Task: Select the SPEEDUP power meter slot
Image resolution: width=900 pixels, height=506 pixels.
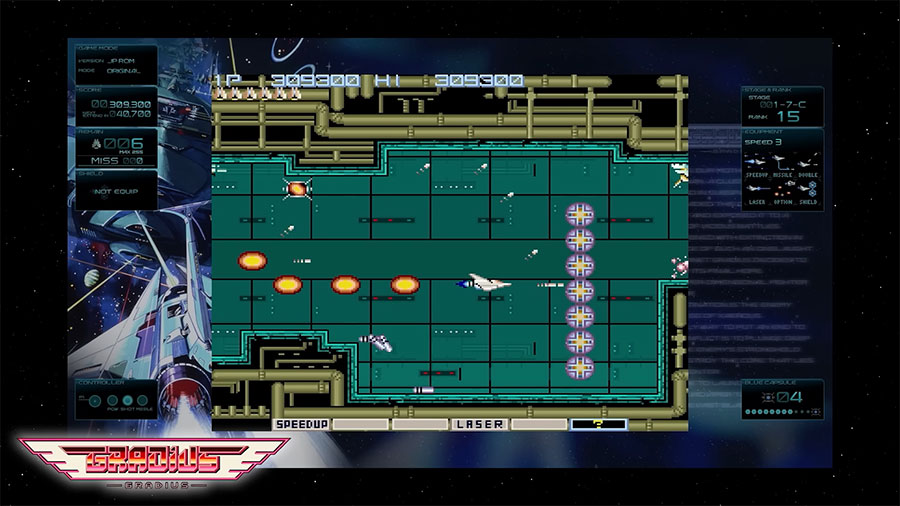Action: coord(300,424)
